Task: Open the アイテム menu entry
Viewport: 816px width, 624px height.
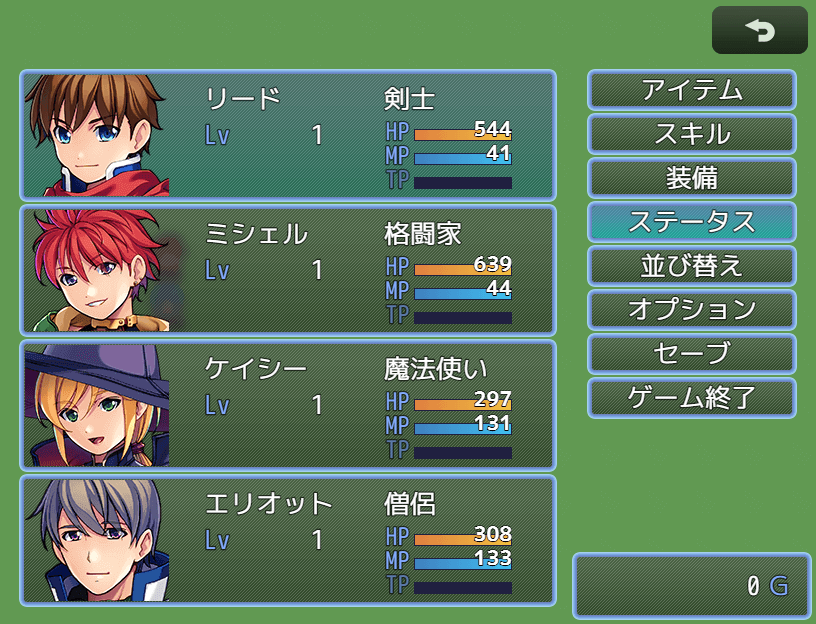Action: pos(691,90)
